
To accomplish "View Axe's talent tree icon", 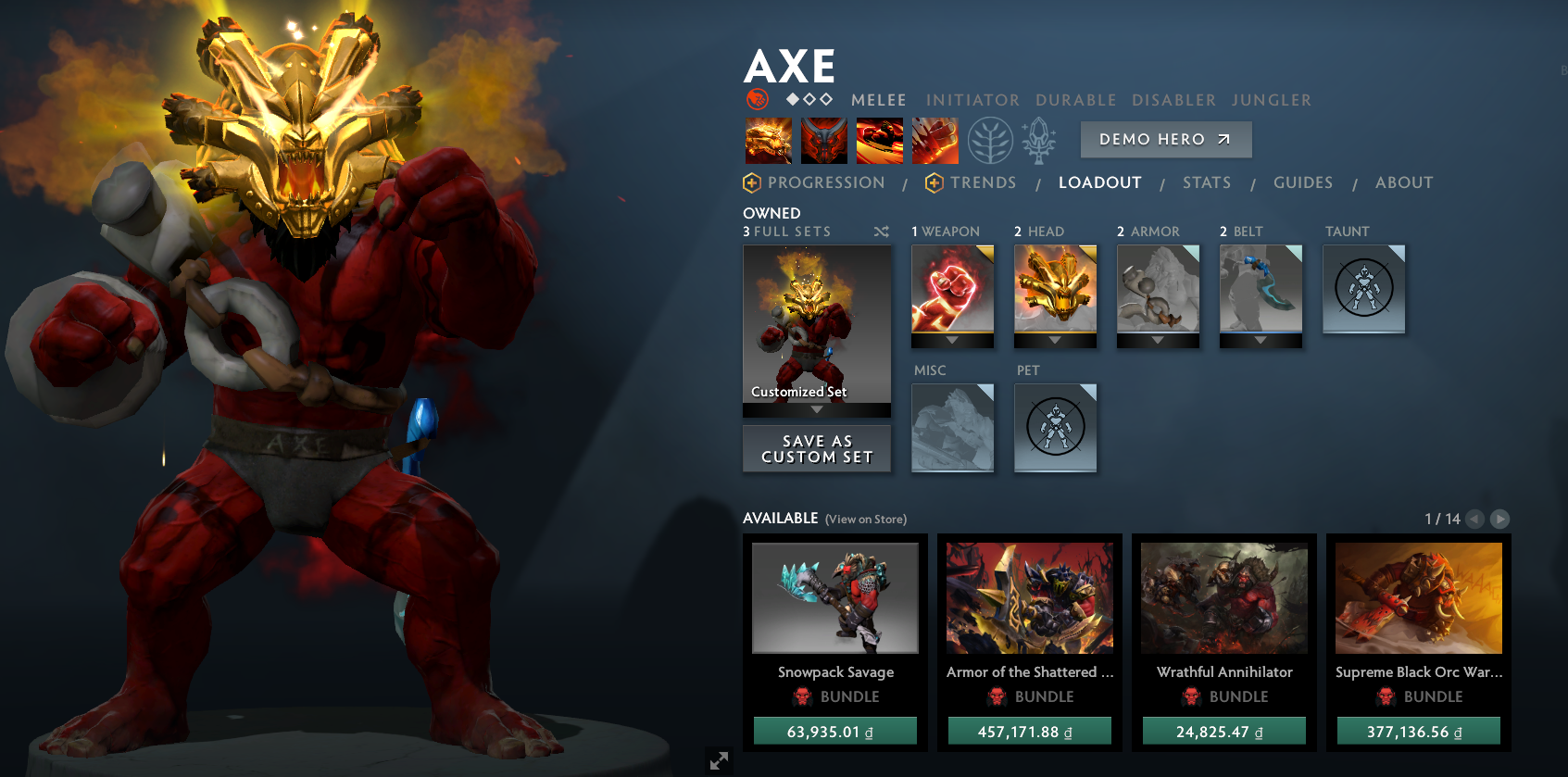I will pyautogui.click(x=990, y=140).
